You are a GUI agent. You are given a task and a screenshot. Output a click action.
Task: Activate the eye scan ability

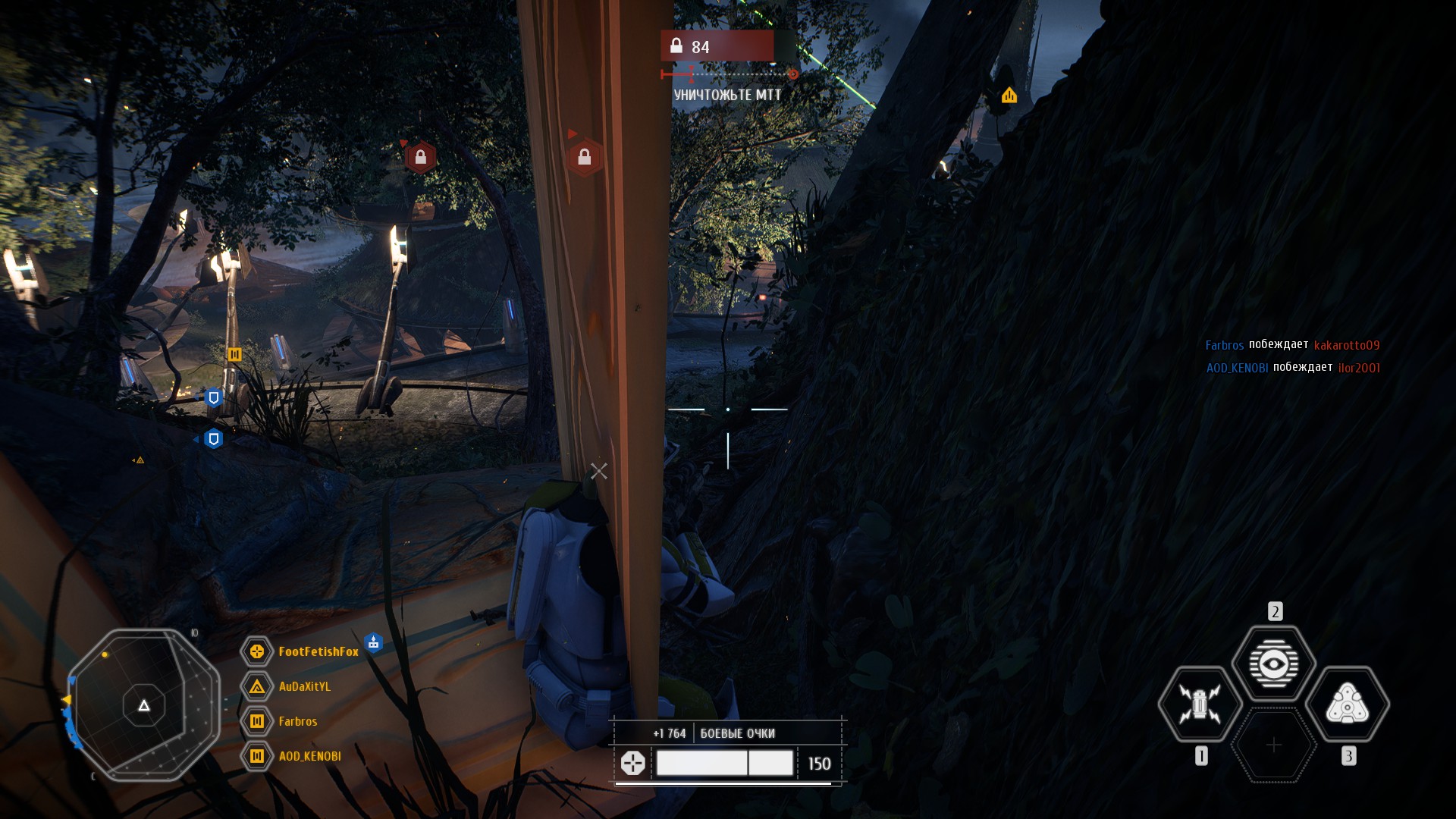[x=1274, y=664]
